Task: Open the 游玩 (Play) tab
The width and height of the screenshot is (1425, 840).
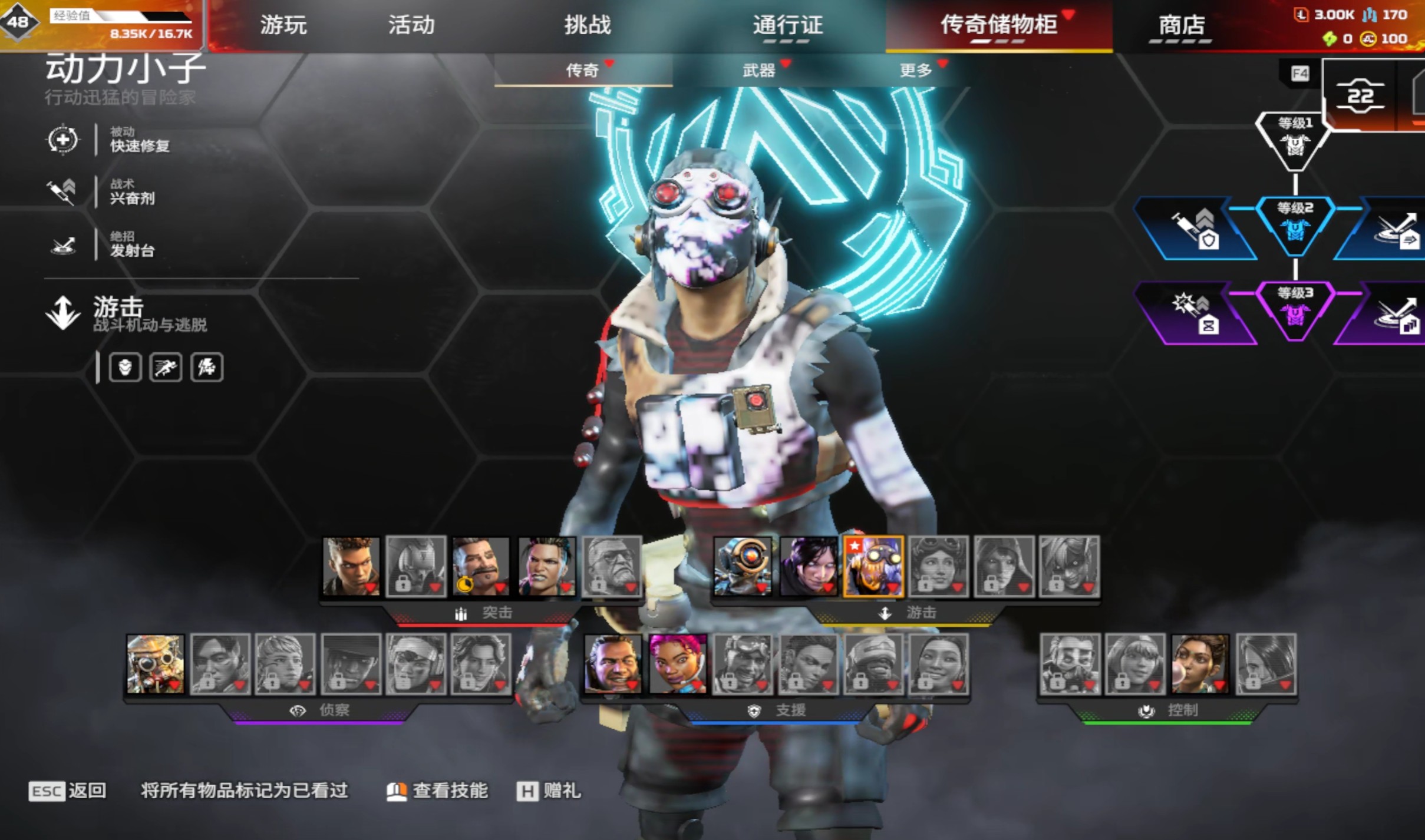Action: (x=283, y=25)
